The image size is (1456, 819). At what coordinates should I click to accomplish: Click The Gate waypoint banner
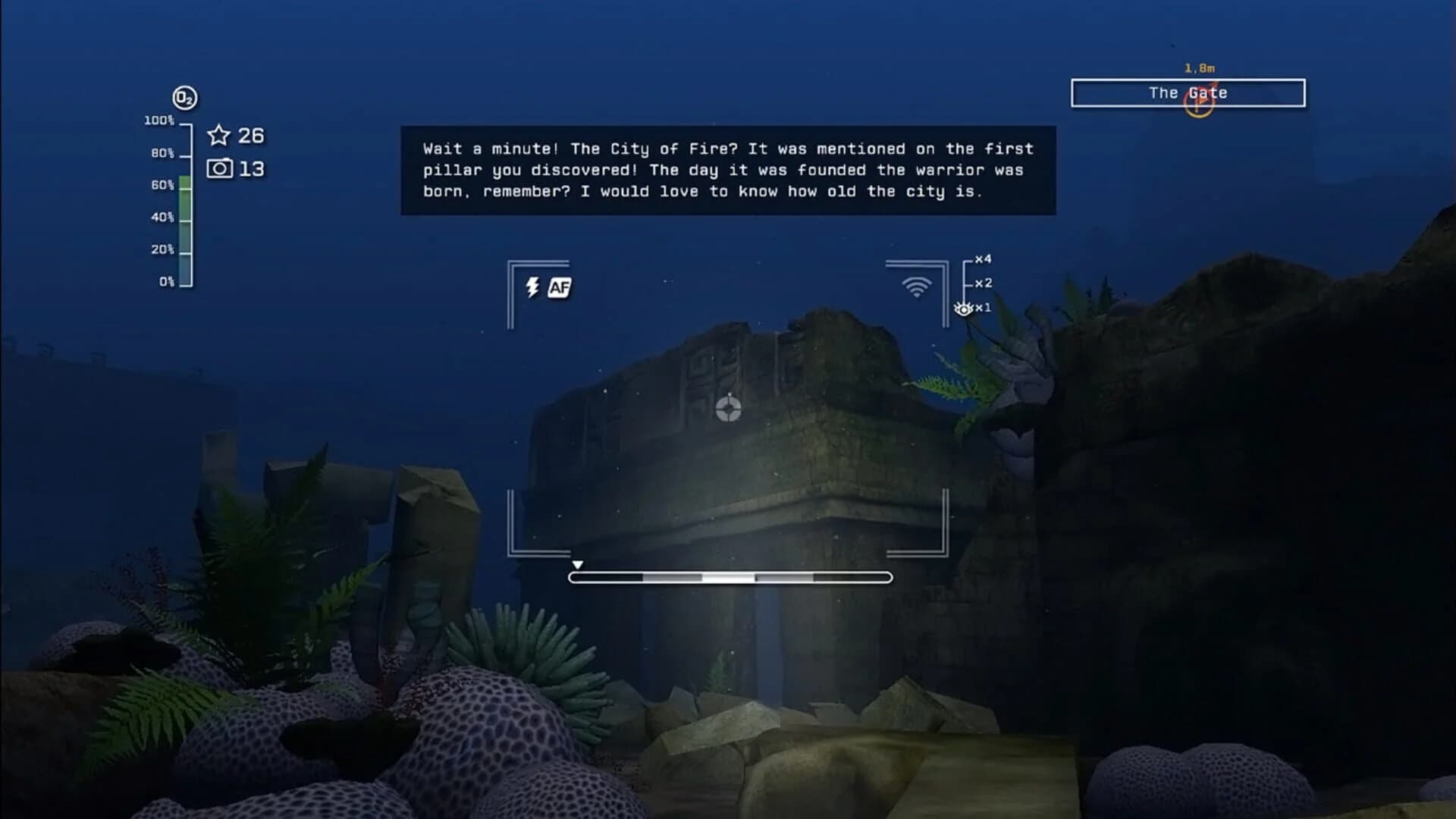point(1188,93)
